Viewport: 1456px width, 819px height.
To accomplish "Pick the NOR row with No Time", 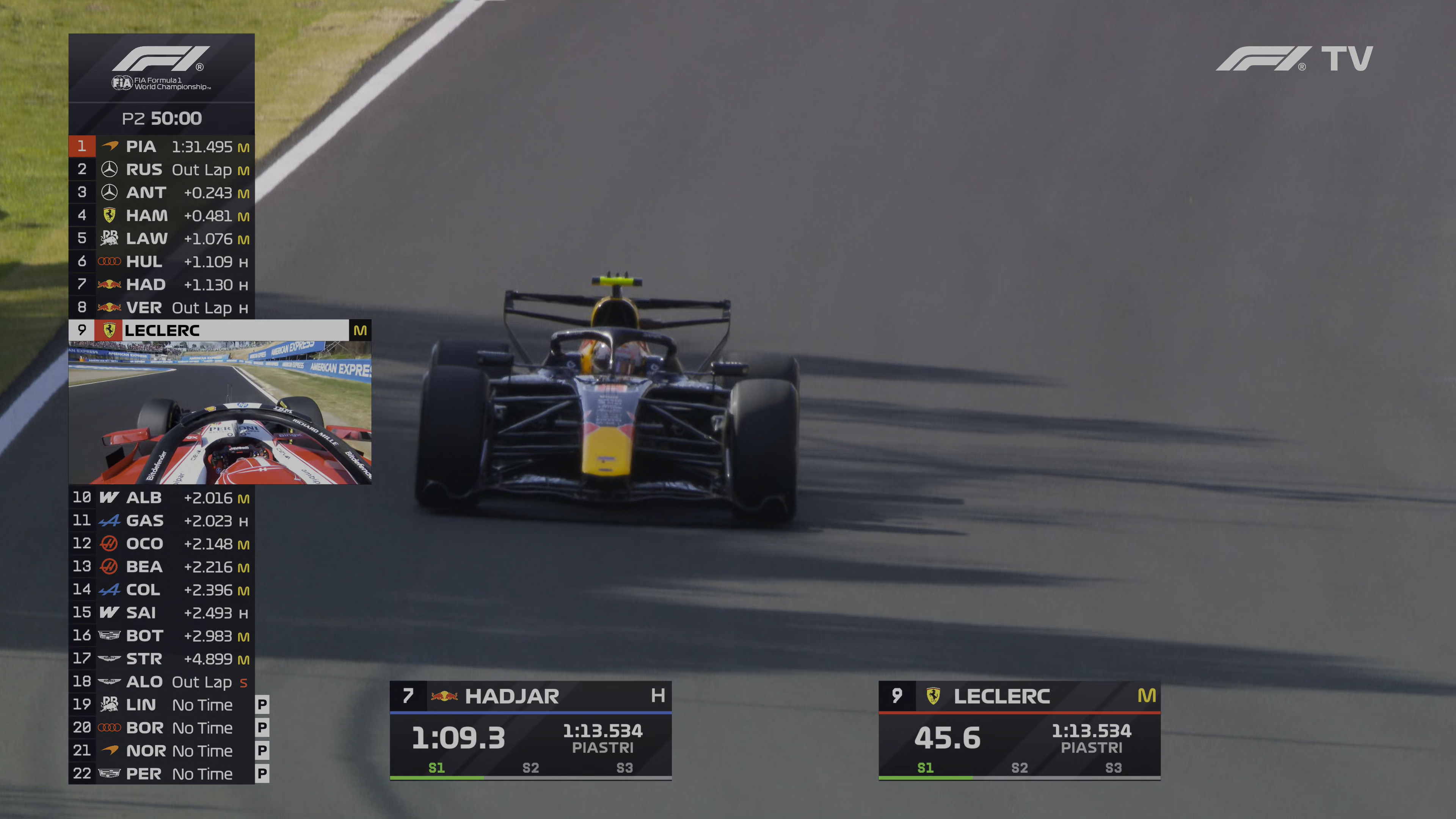I will (x=161, y=751).
